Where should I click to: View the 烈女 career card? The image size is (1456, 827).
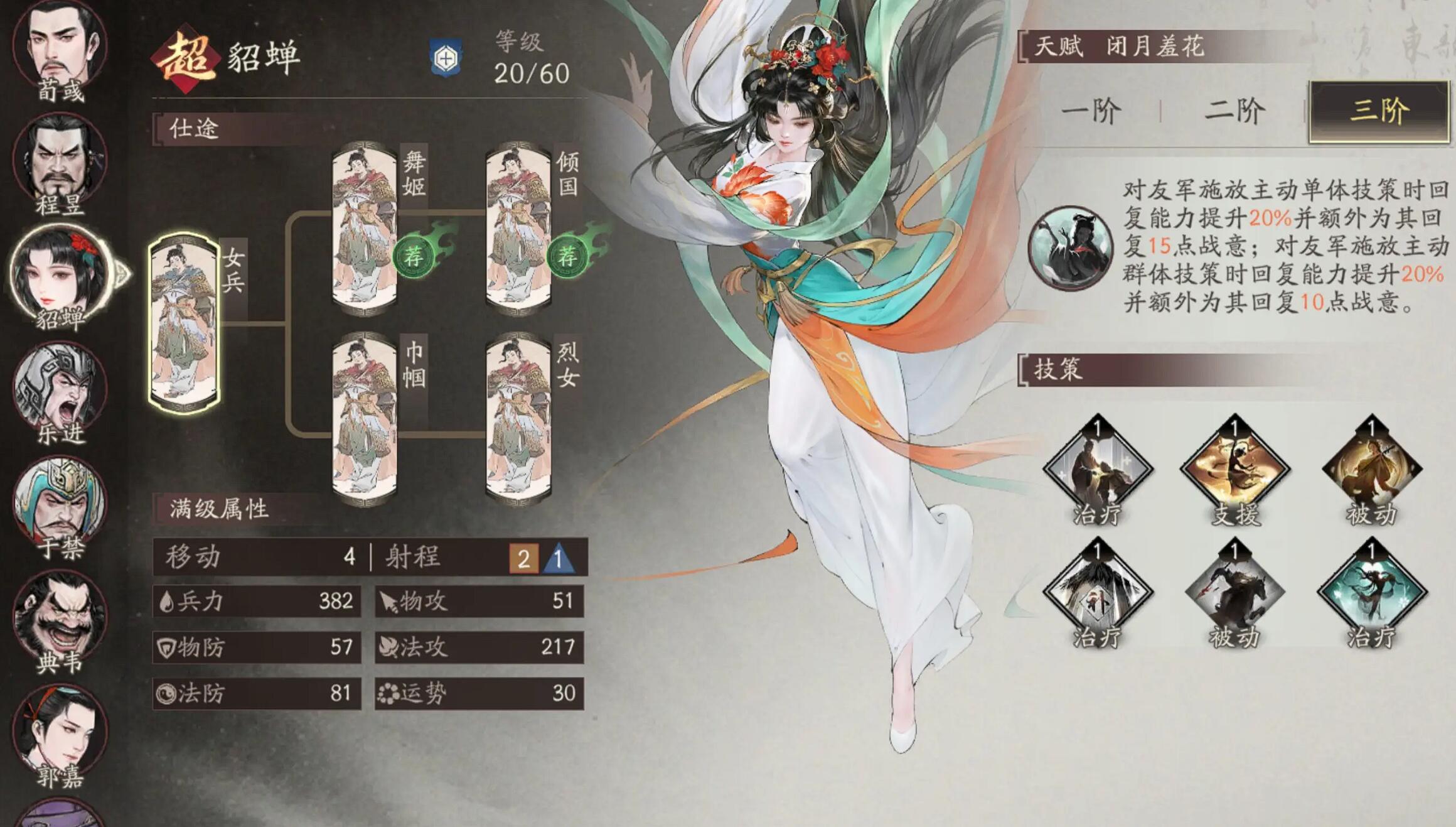click(x=518, y=419)
